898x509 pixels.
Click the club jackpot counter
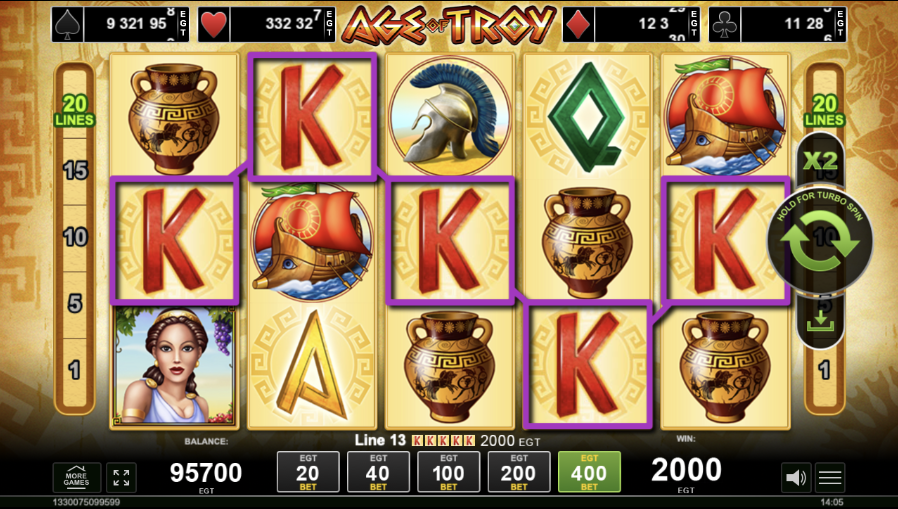click(778, 24)
